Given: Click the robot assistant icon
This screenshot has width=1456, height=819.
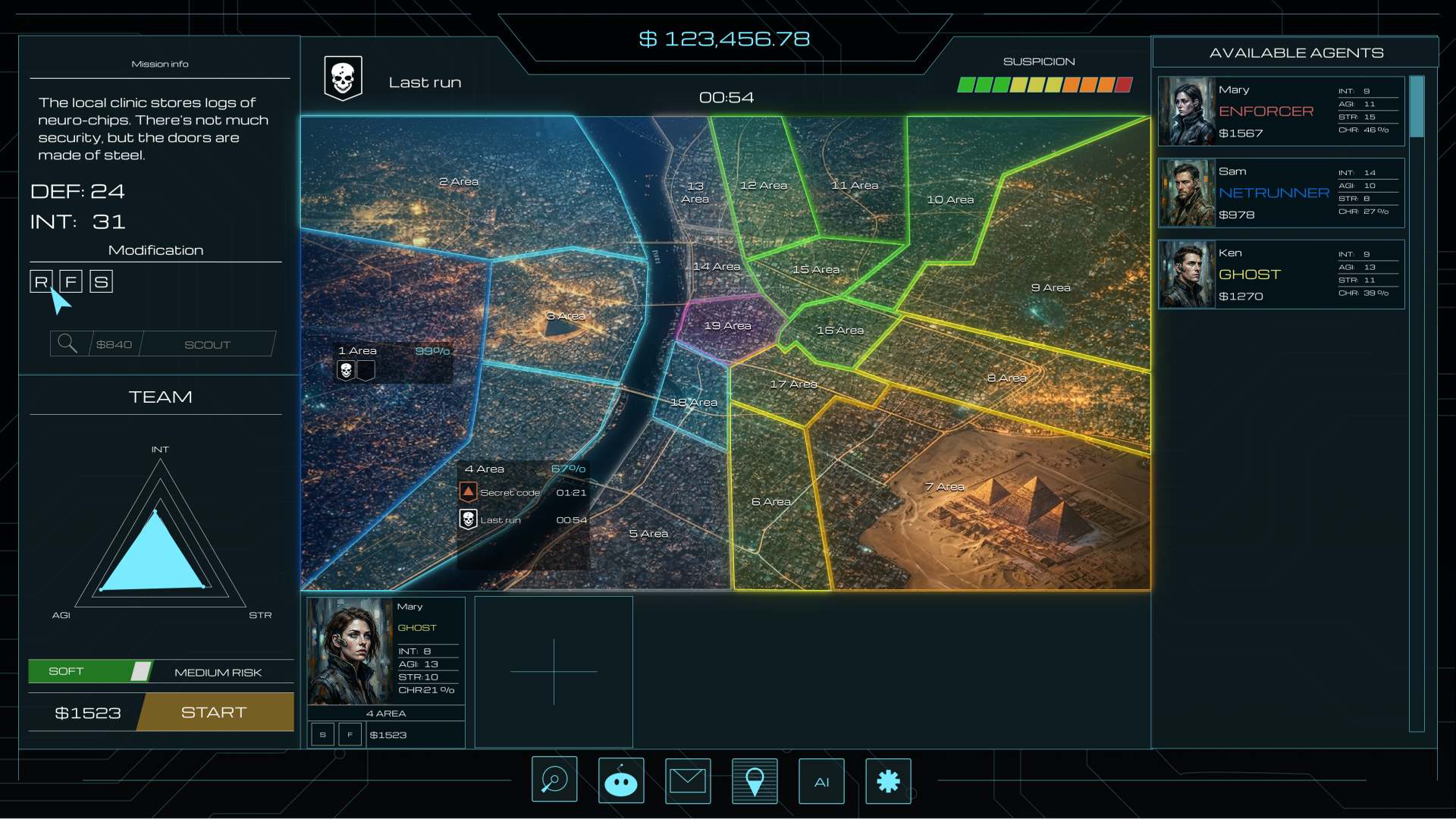Looking at the screenshot, I should click(x=621, y=780).
